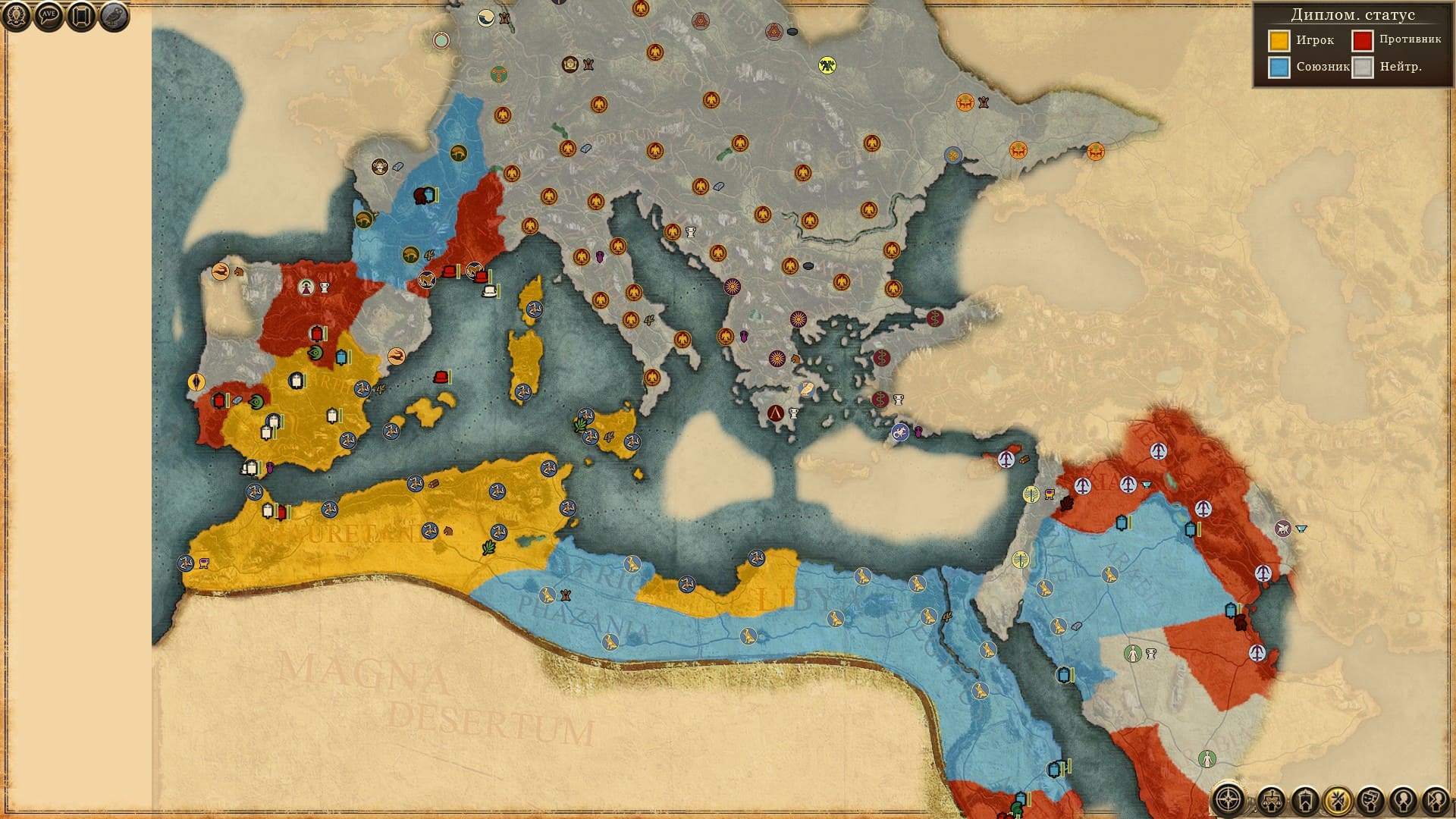Switch to the head-with-arrow map filter
This screenshot has height=819, width=1456.
click(1436, 800)
